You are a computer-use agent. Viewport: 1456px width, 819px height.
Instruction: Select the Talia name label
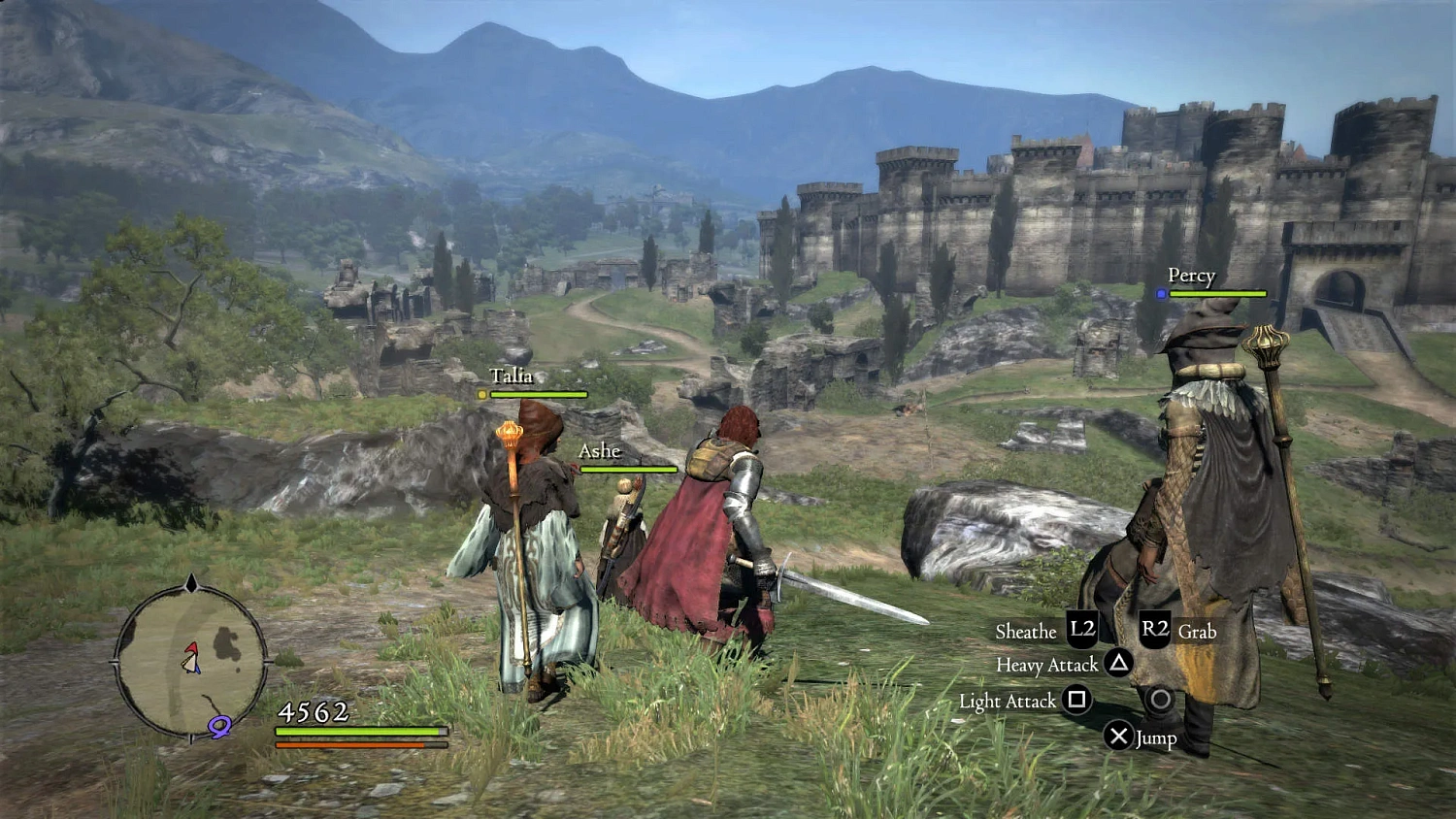(513, 376)
